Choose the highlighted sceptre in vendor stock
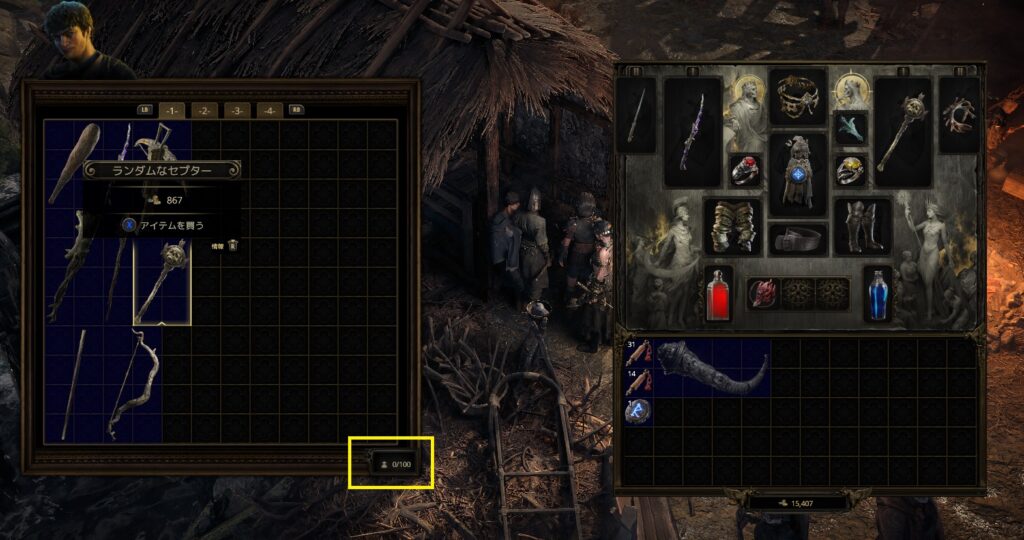Screen dimensions: 1024x540 (162, 282)
